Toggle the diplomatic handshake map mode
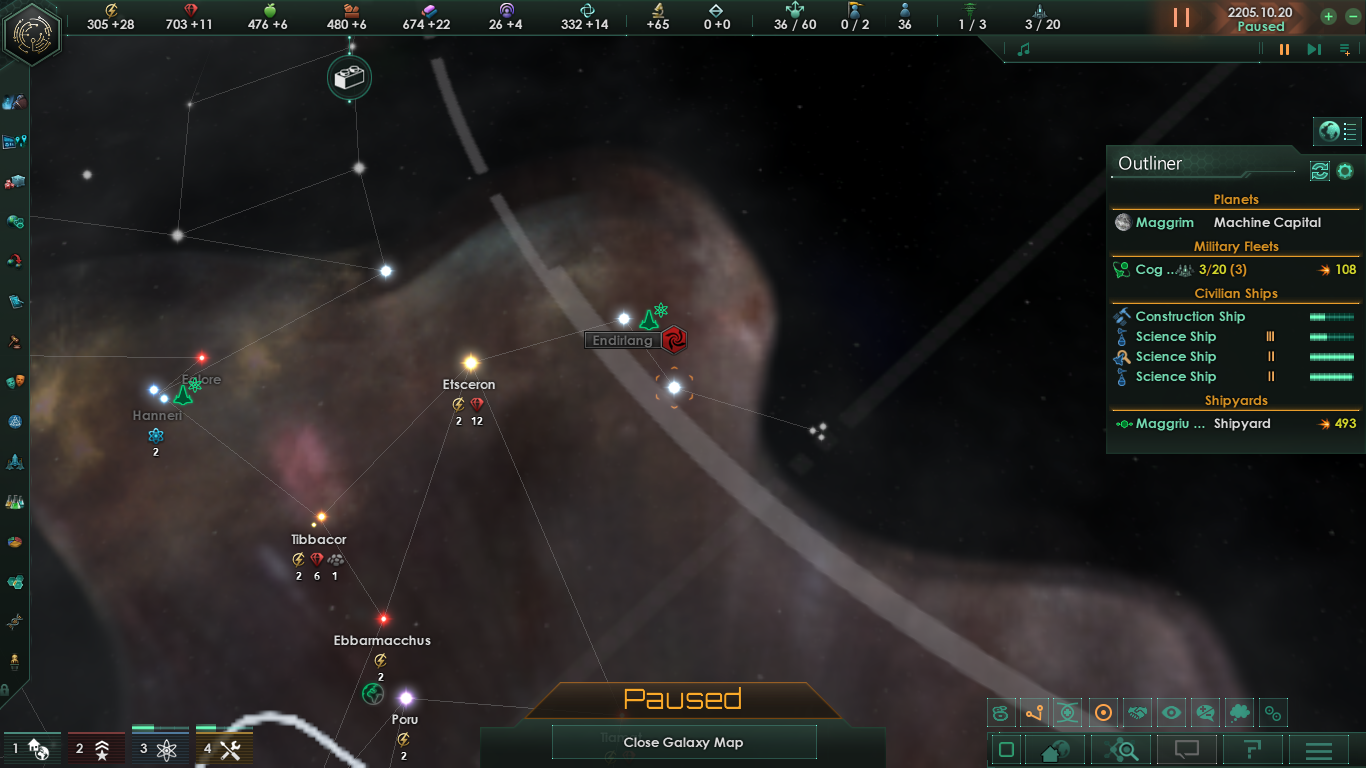Screen dimensions: 1366x768 [1137, 713]
